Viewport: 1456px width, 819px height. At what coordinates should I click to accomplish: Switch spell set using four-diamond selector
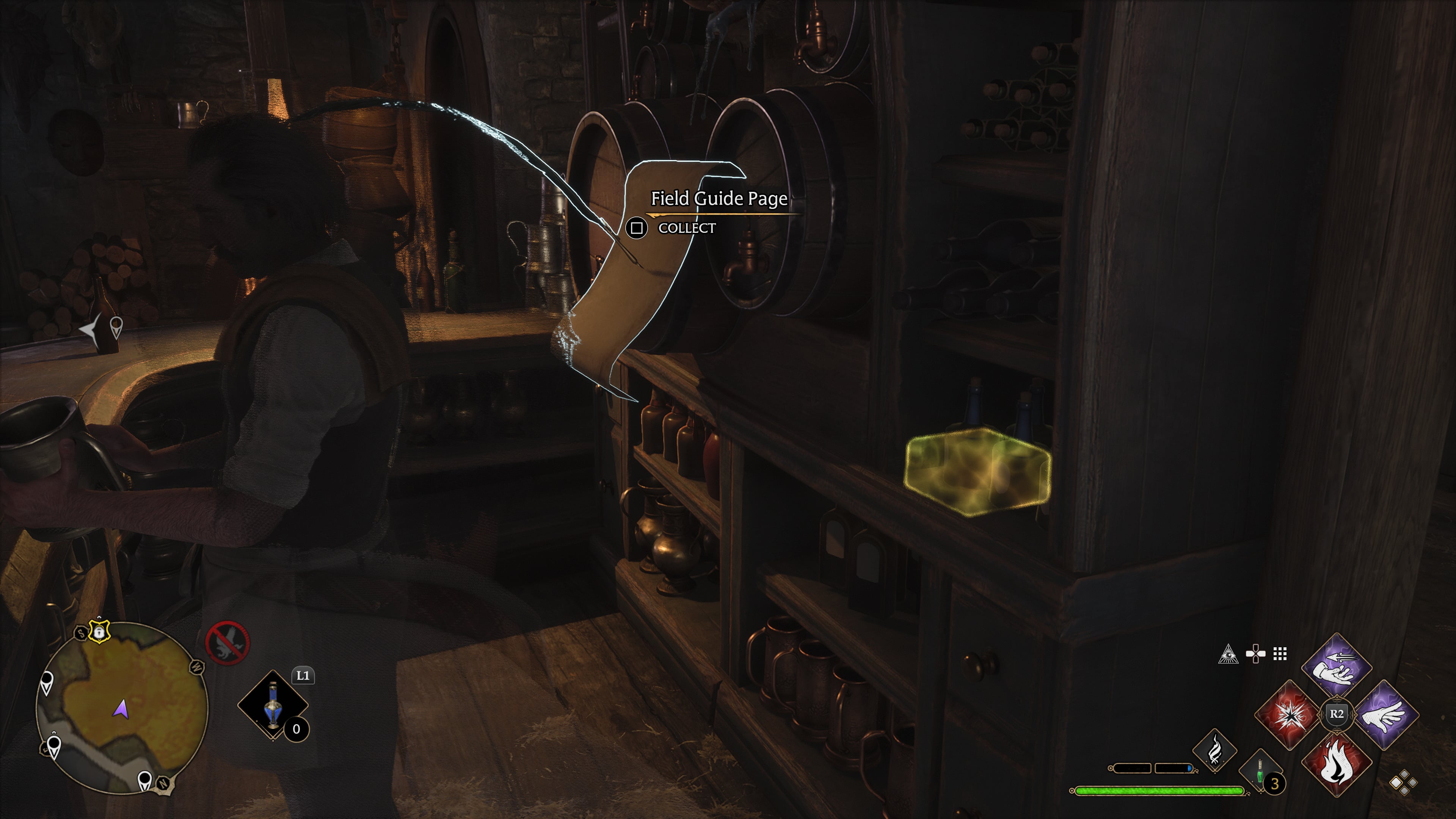pos(1404,783)
